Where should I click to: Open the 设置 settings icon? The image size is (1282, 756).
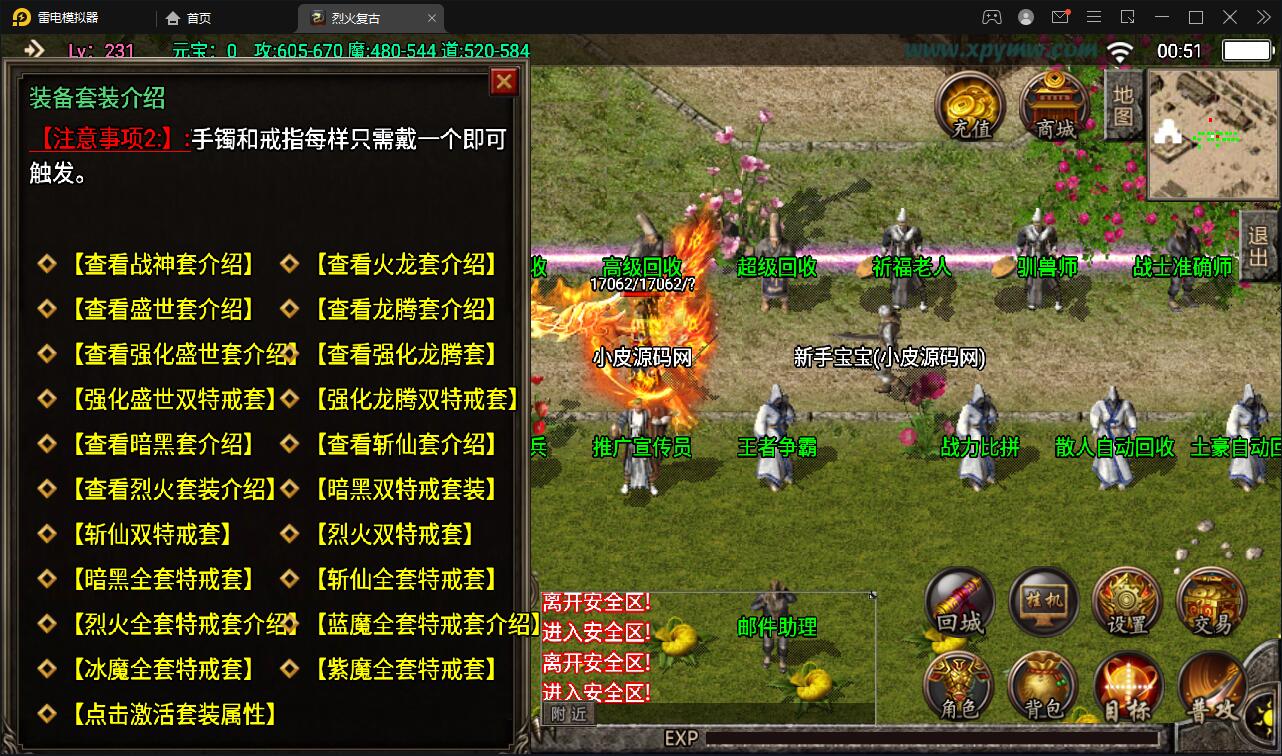click(1127, 600)
